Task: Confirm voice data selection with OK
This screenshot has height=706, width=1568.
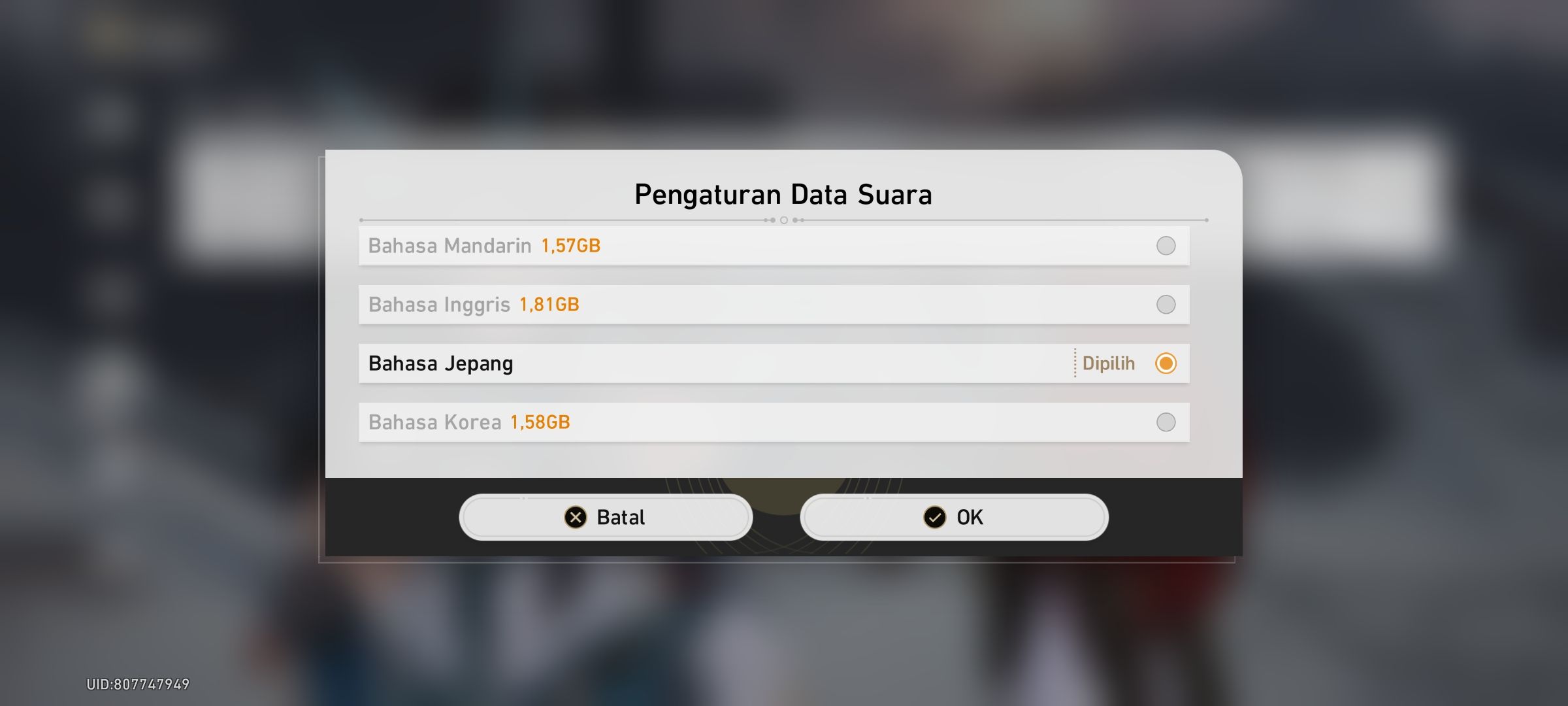Action: (x=954, y=516)
